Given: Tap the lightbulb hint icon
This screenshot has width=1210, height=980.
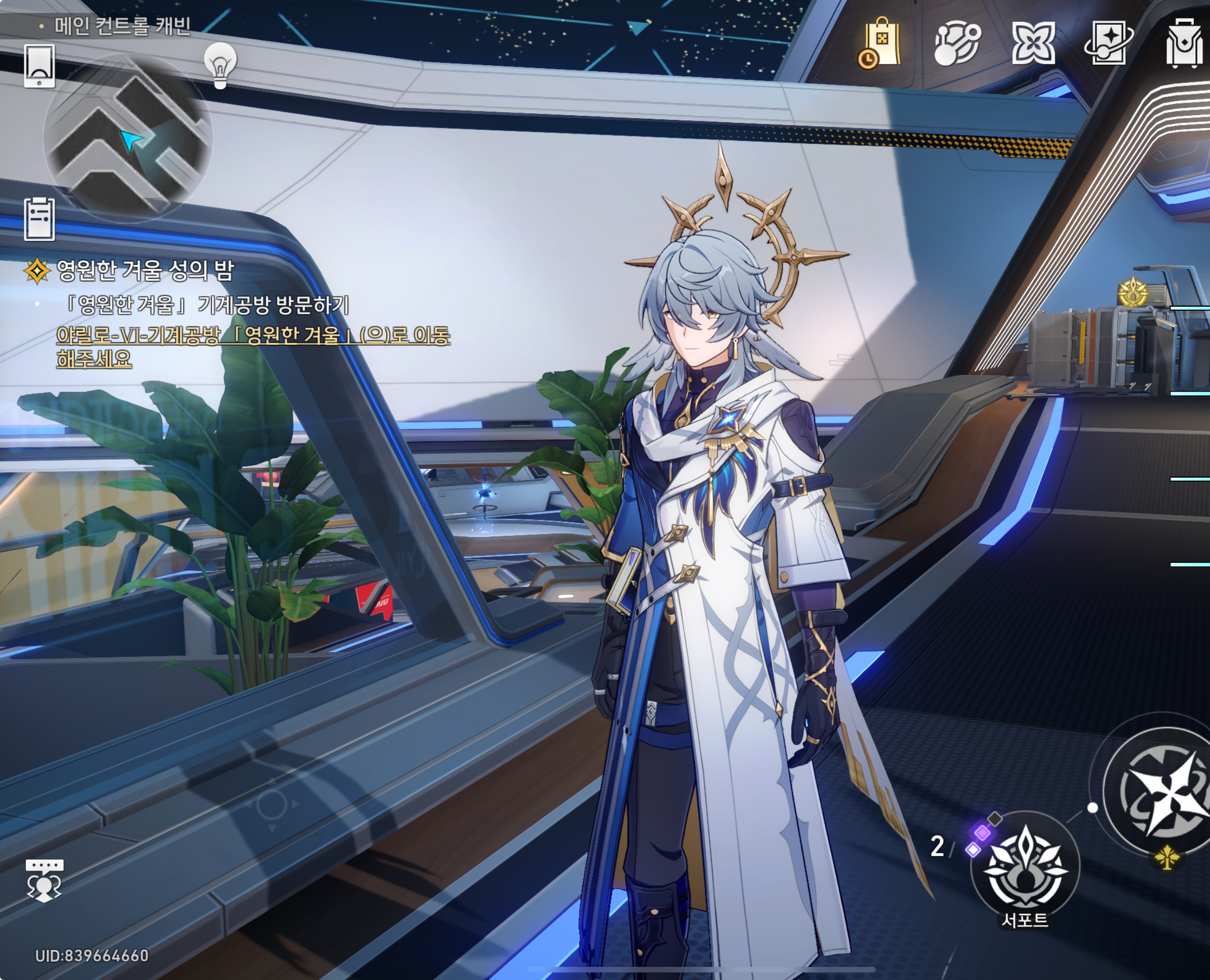Looking at the screenshot, I should coord(220,65).
